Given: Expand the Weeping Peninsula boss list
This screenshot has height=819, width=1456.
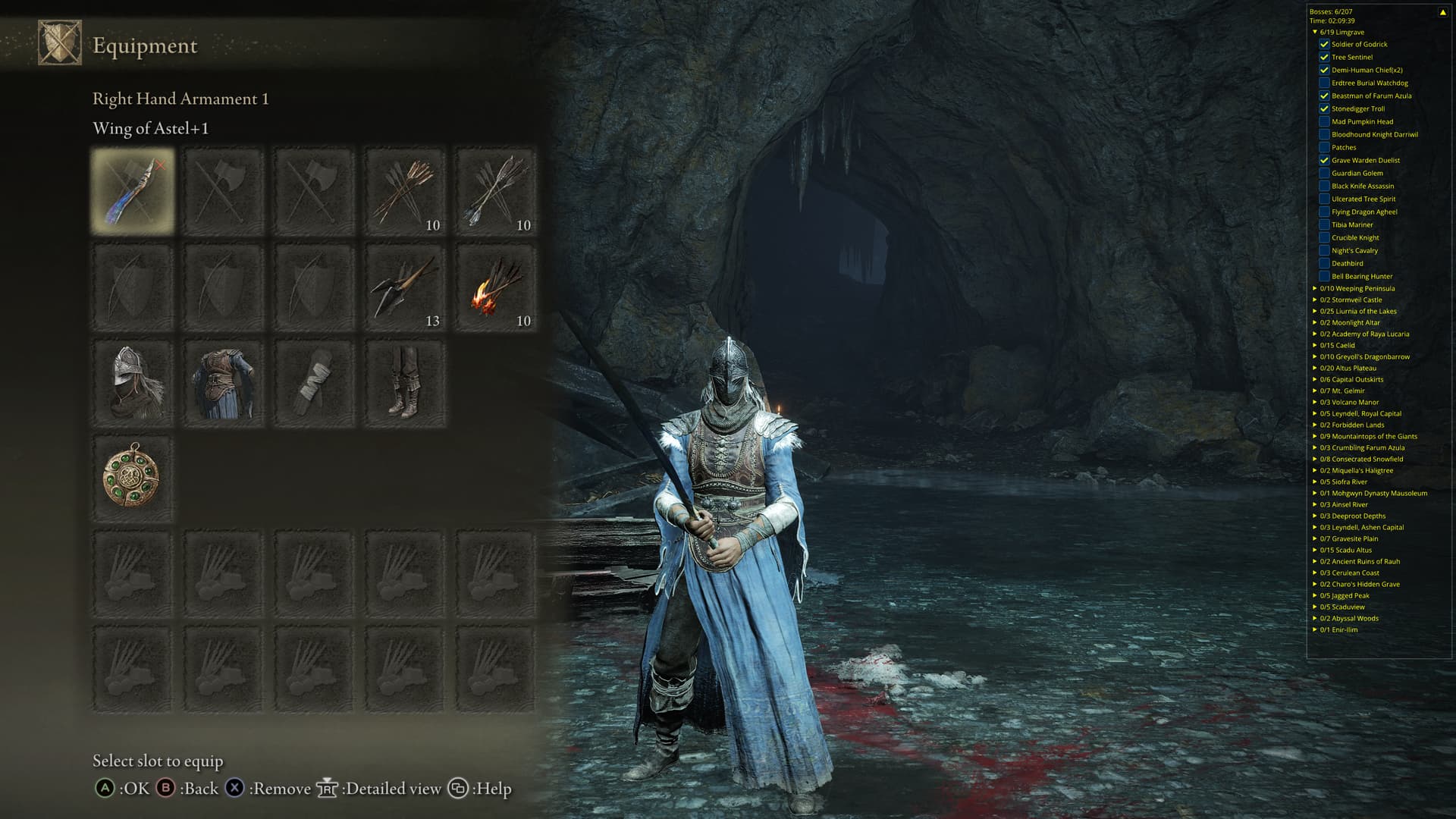Looking at the screenshot, I should (x=1315, y=288).
